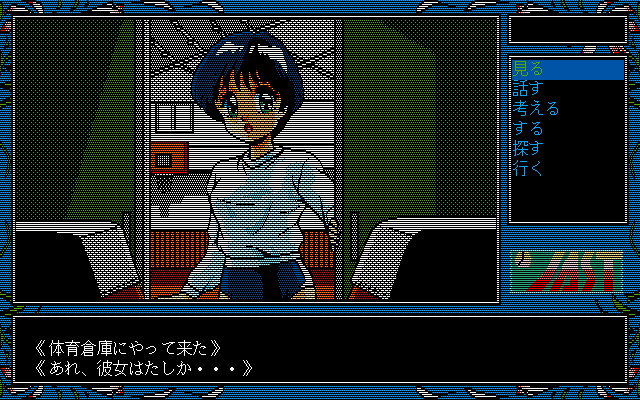Viewport: 640px width, 400px height.
Task: Select the 見る (Look) command
Action: pyautogui.click(x=527, y=70)
